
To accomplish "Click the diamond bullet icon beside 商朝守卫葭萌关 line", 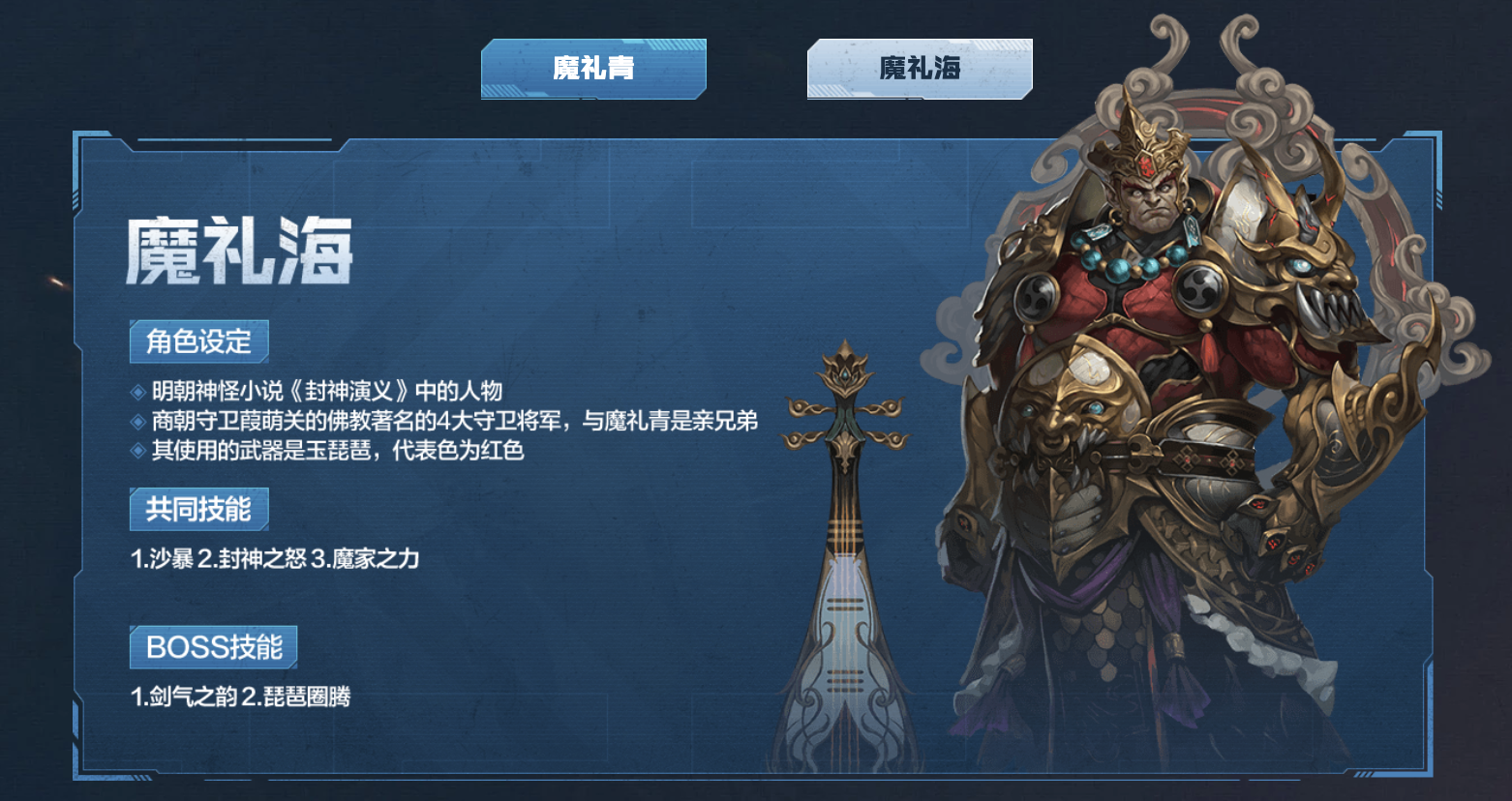I will [137, 422].
